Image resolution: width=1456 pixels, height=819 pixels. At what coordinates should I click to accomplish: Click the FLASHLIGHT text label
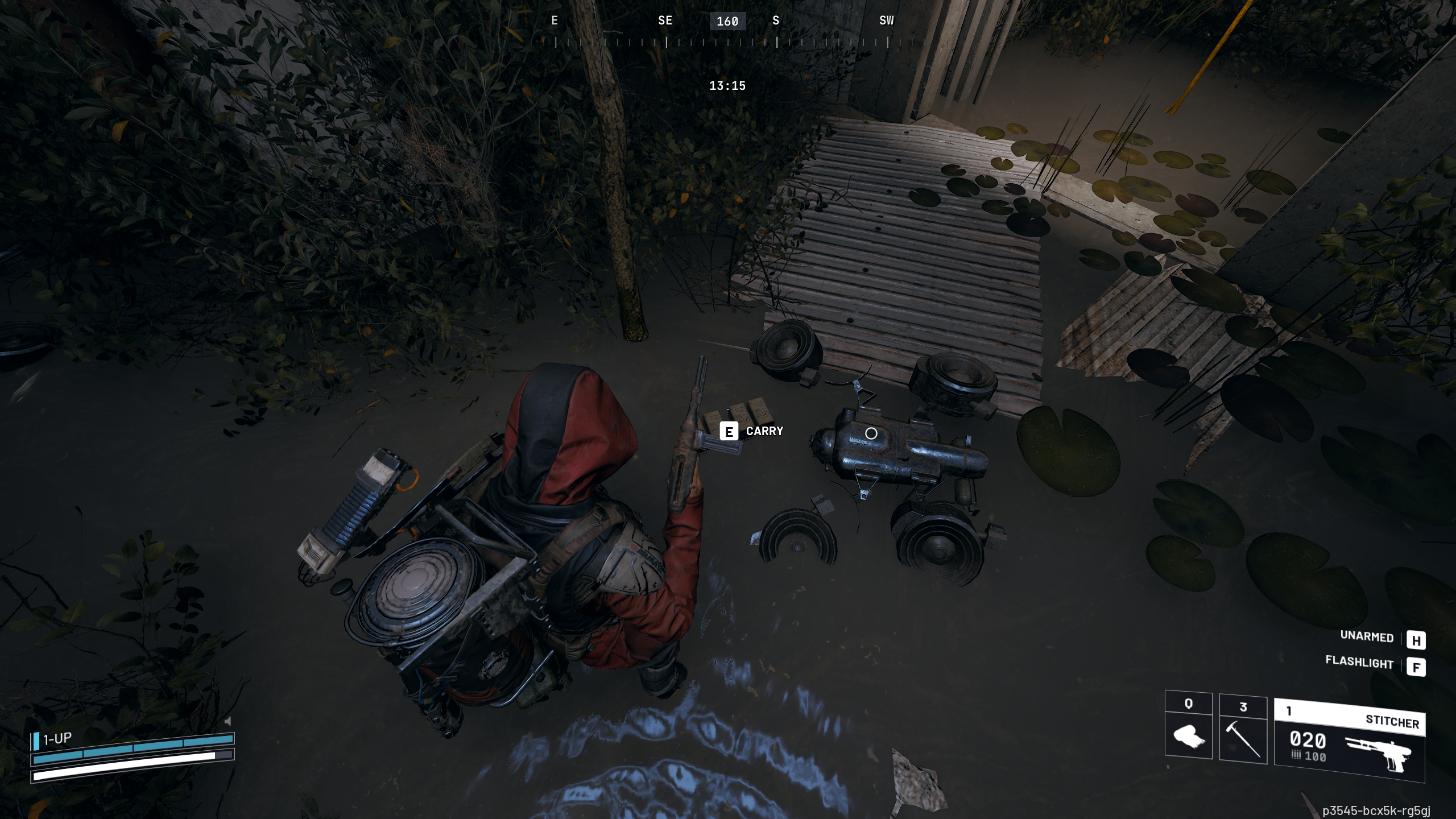(x=1359, y=664)
